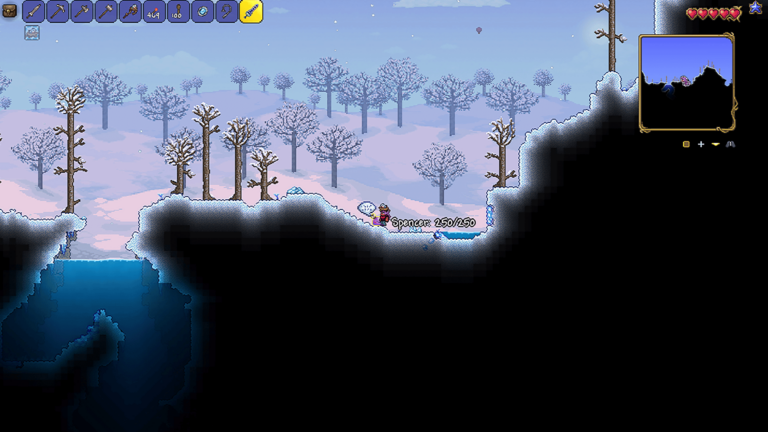Select the pickaxe hotbar slot
The image size is (768, 432).
point(58,12)
